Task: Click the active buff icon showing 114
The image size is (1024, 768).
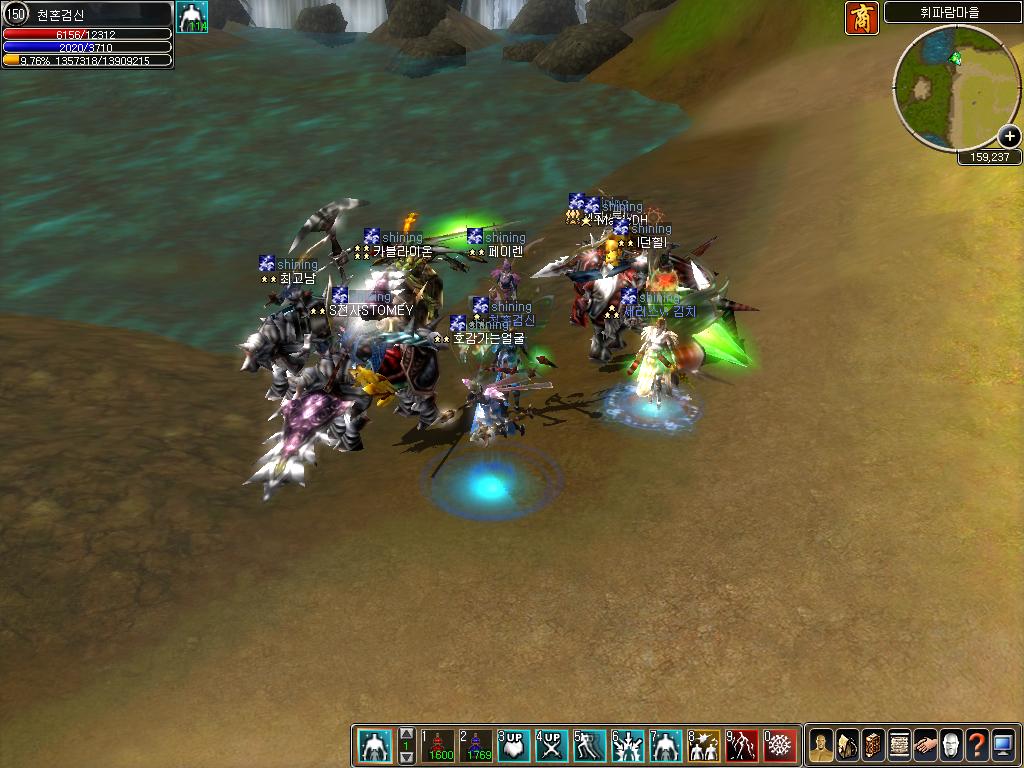Action: (x=192, y=17)
